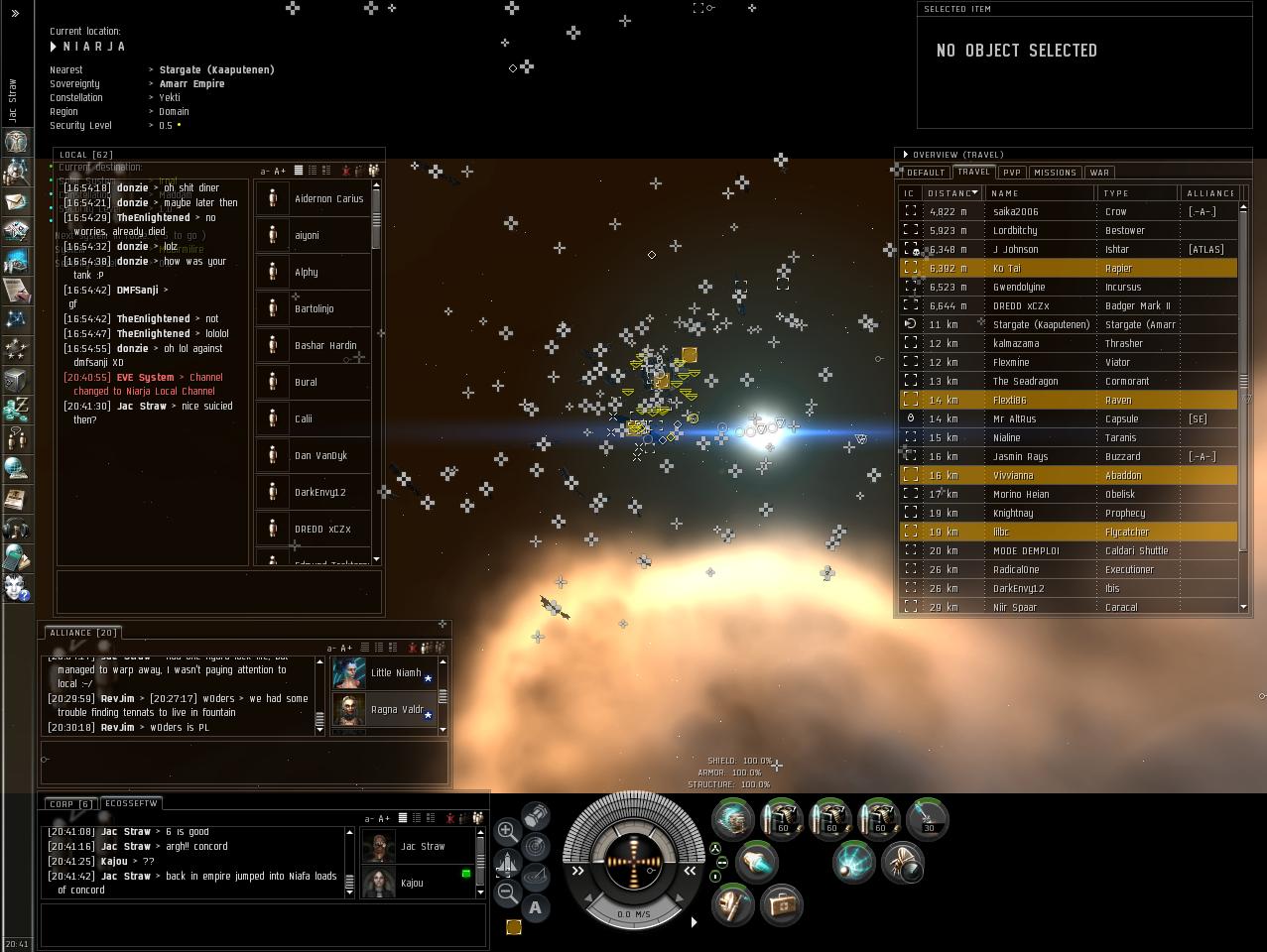Select Little Niamh in the alliance member list
This screenshot has height=952, width=1267.
click(x=395, y=673)
